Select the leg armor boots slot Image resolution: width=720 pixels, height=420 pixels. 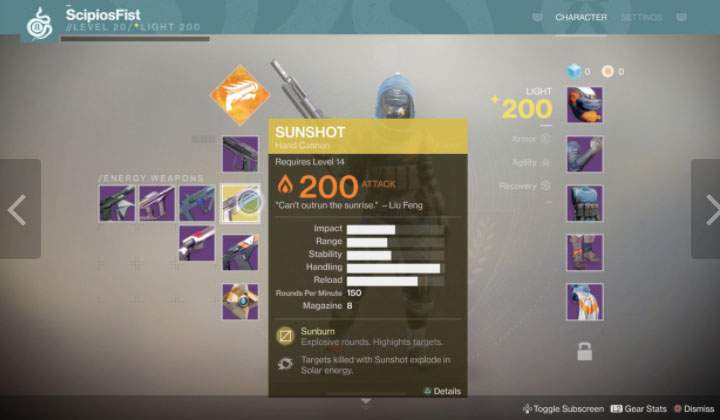[584, 252]
